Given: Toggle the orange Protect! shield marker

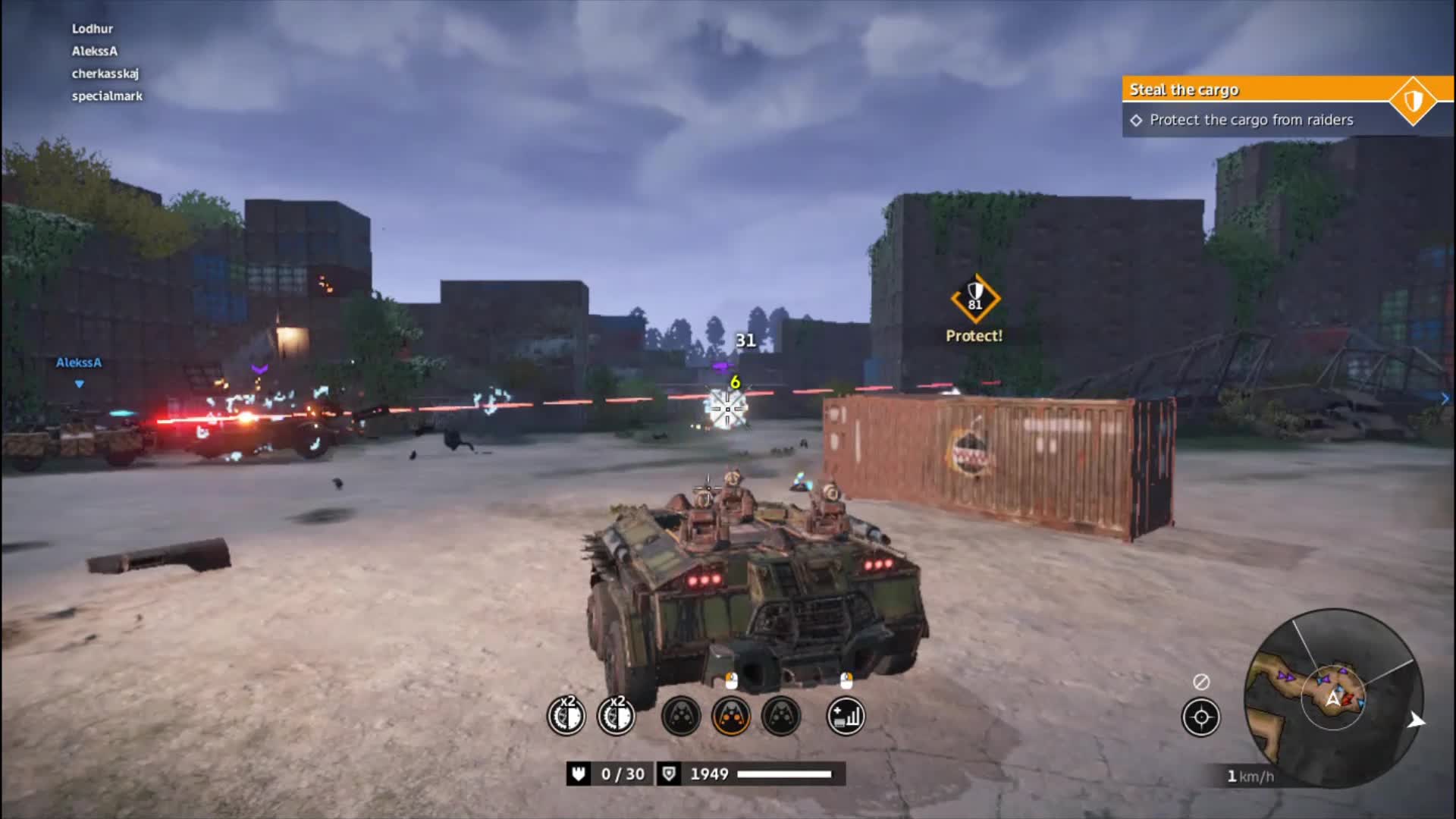Looking at the screenshot, I should (x=974, y=297).
